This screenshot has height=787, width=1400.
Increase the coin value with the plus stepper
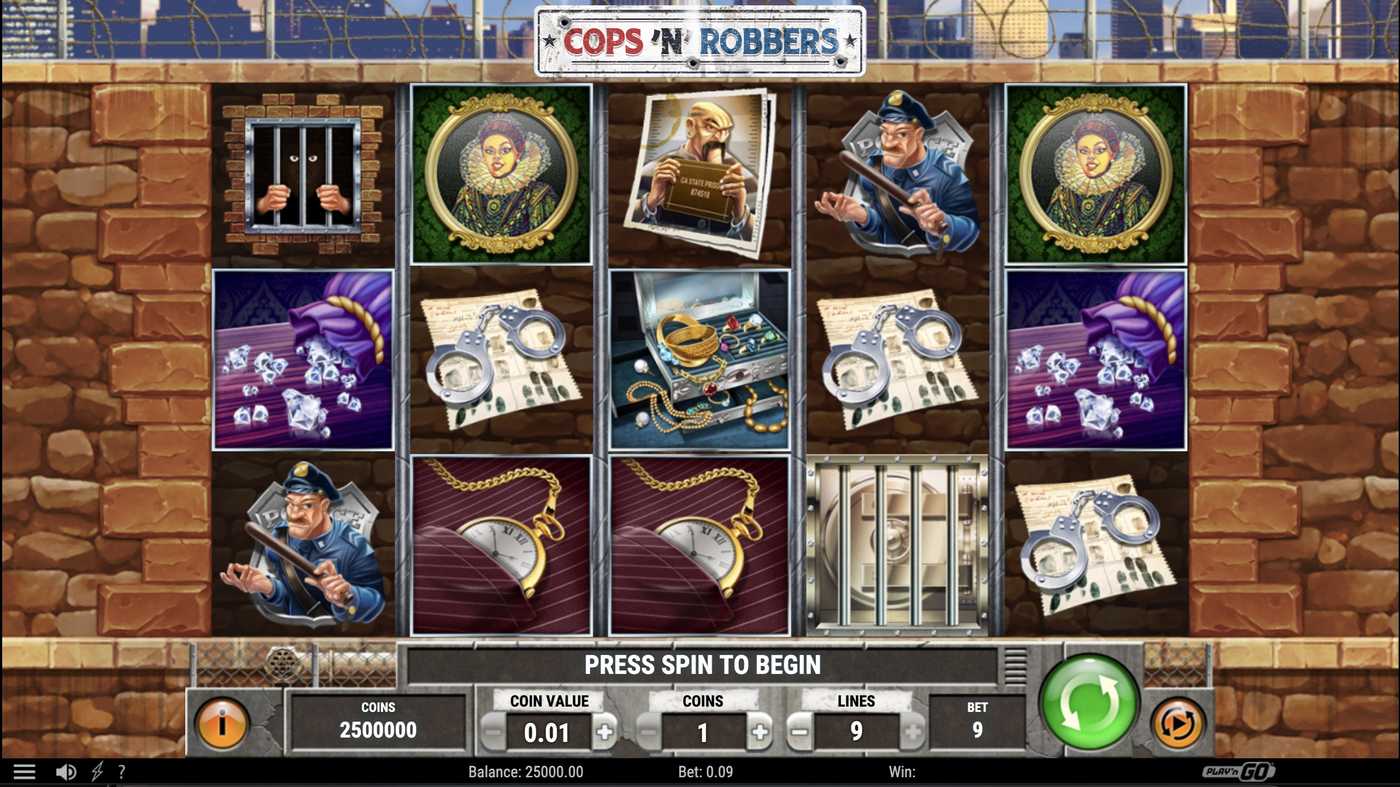(605, 732)
